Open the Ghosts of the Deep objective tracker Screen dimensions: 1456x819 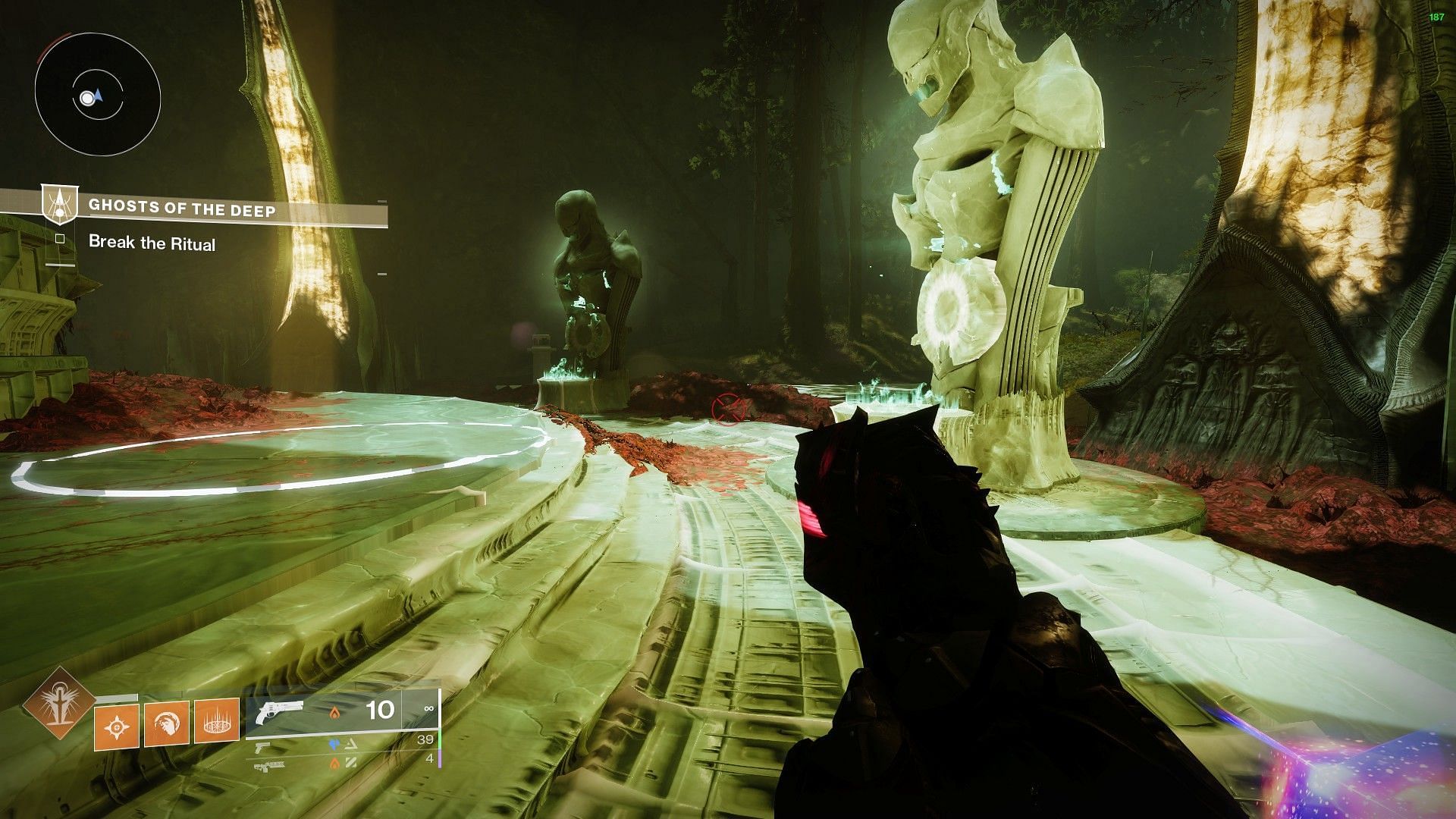182,206
